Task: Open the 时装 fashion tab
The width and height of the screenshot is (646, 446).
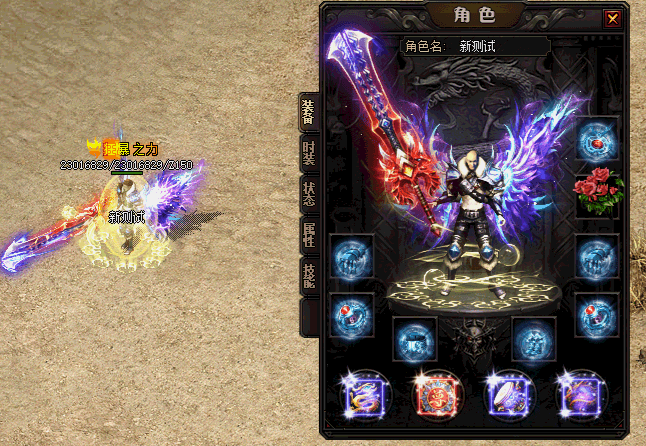Action: coord(309,157)
